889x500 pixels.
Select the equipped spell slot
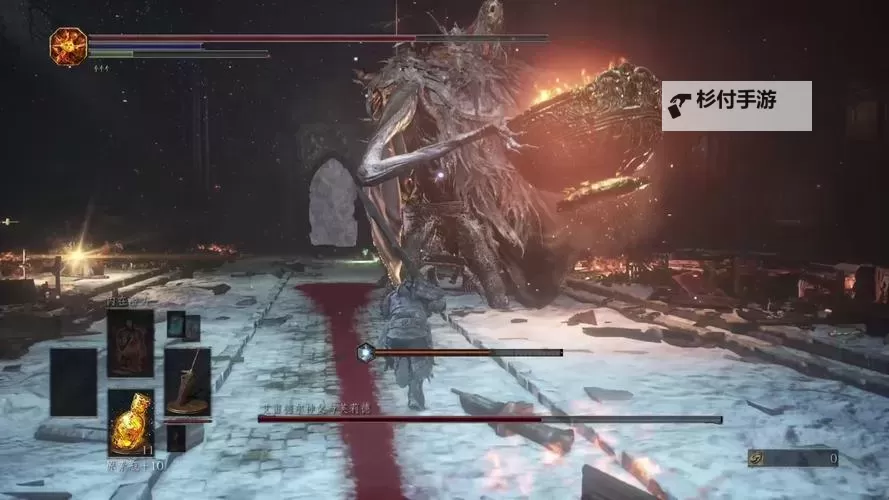click(x=130, y=343)
